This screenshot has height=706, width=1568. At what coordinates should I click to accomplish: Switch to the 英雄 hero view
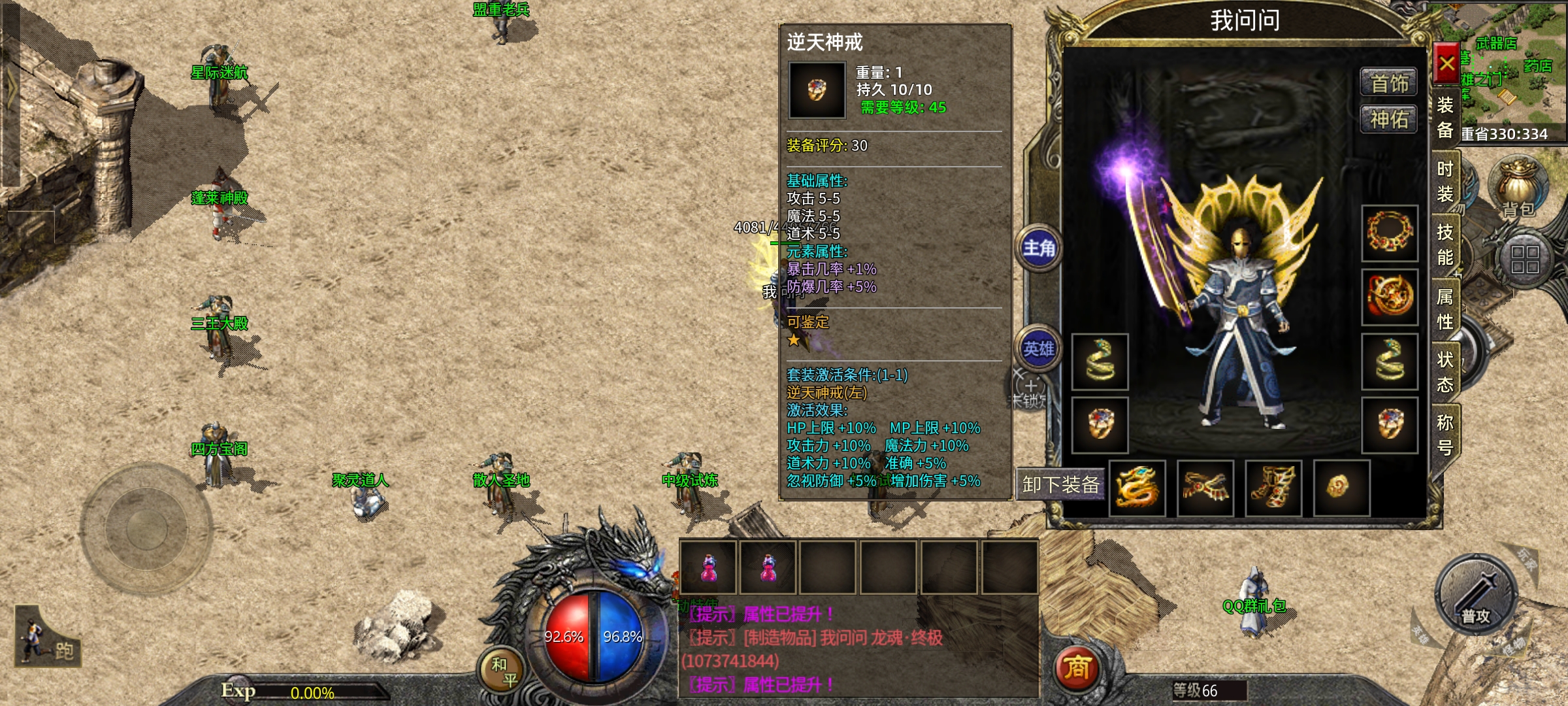[x=1039, y=349]
